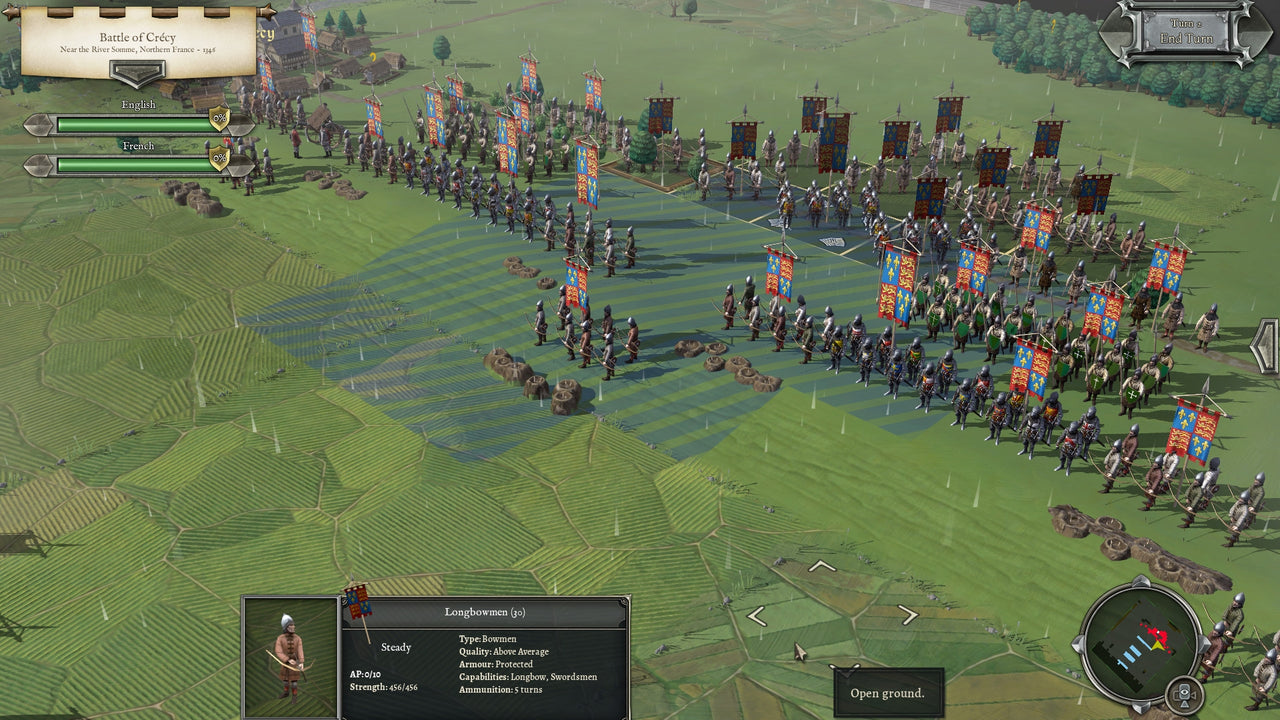
Task: Click the left-pointing chevron arrow
Action: pyautogui.click(x=757, y=617)
